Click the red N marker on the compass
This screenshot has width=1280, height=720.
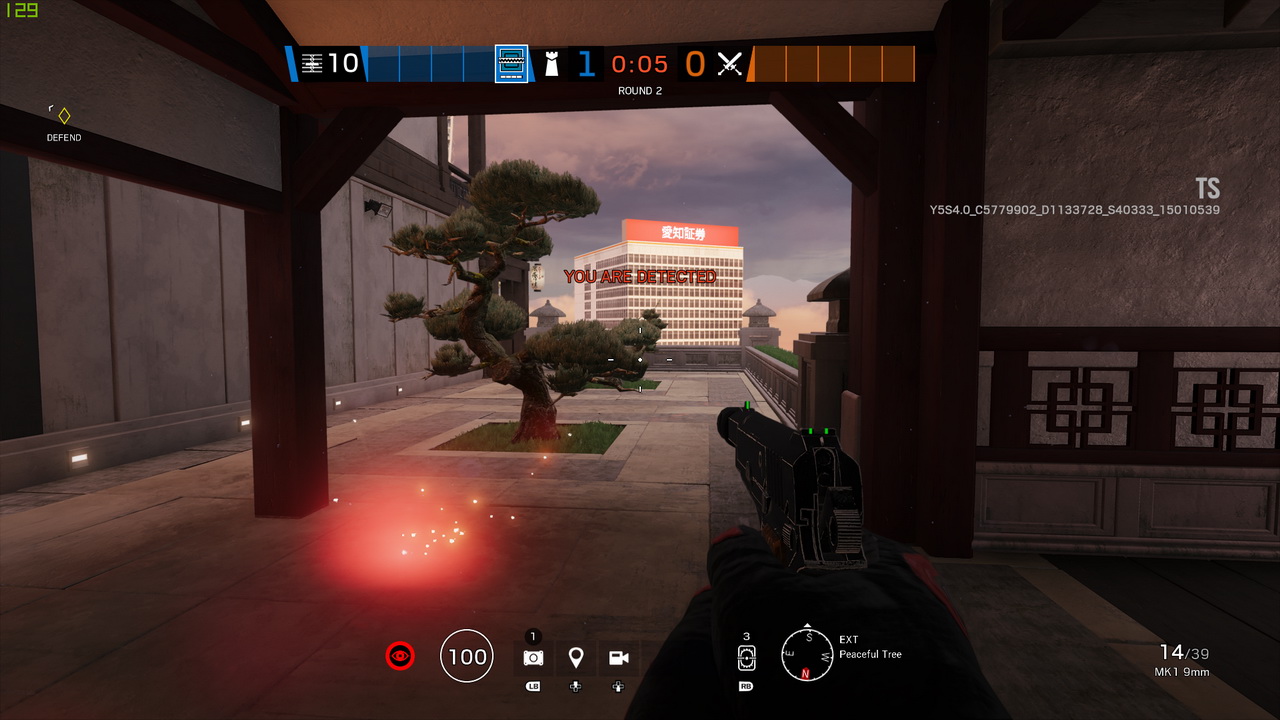[806, 675]
